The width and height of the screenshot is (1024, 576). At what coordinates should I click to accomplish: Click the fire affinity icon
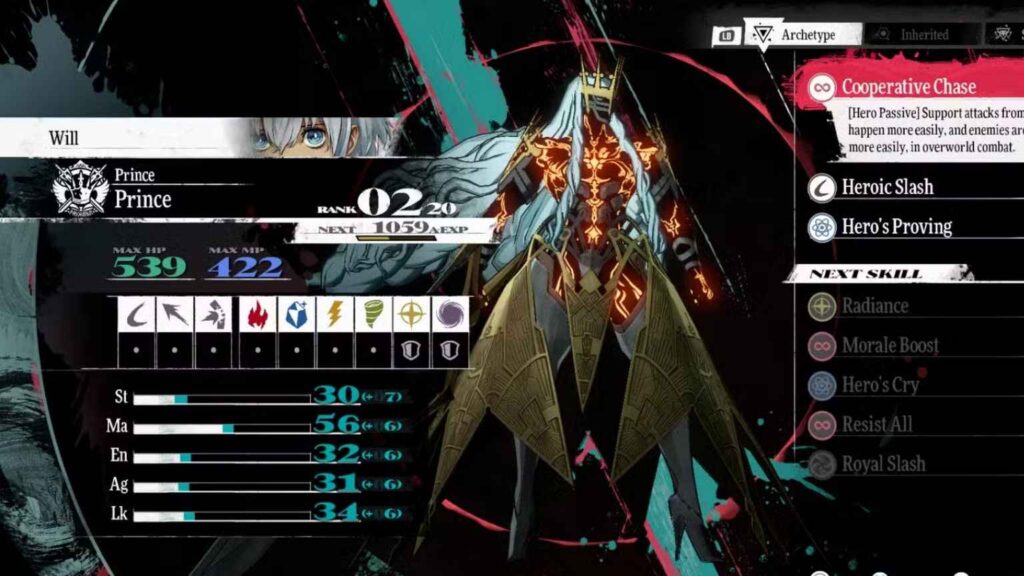pyautogui.click(x=257, y=315)
